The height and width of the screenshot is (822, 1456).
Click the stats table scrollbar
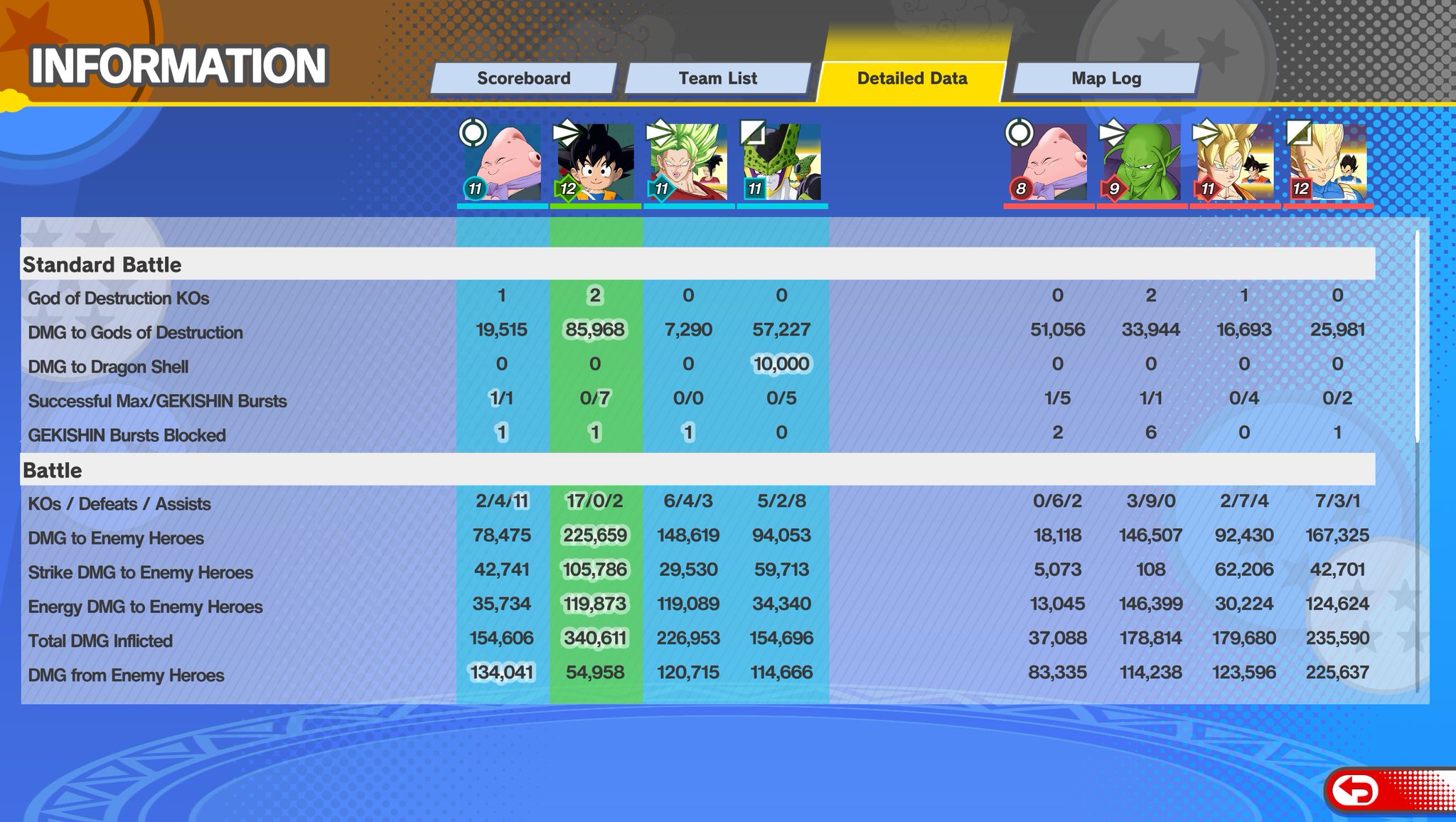[x=1417, y=334]
